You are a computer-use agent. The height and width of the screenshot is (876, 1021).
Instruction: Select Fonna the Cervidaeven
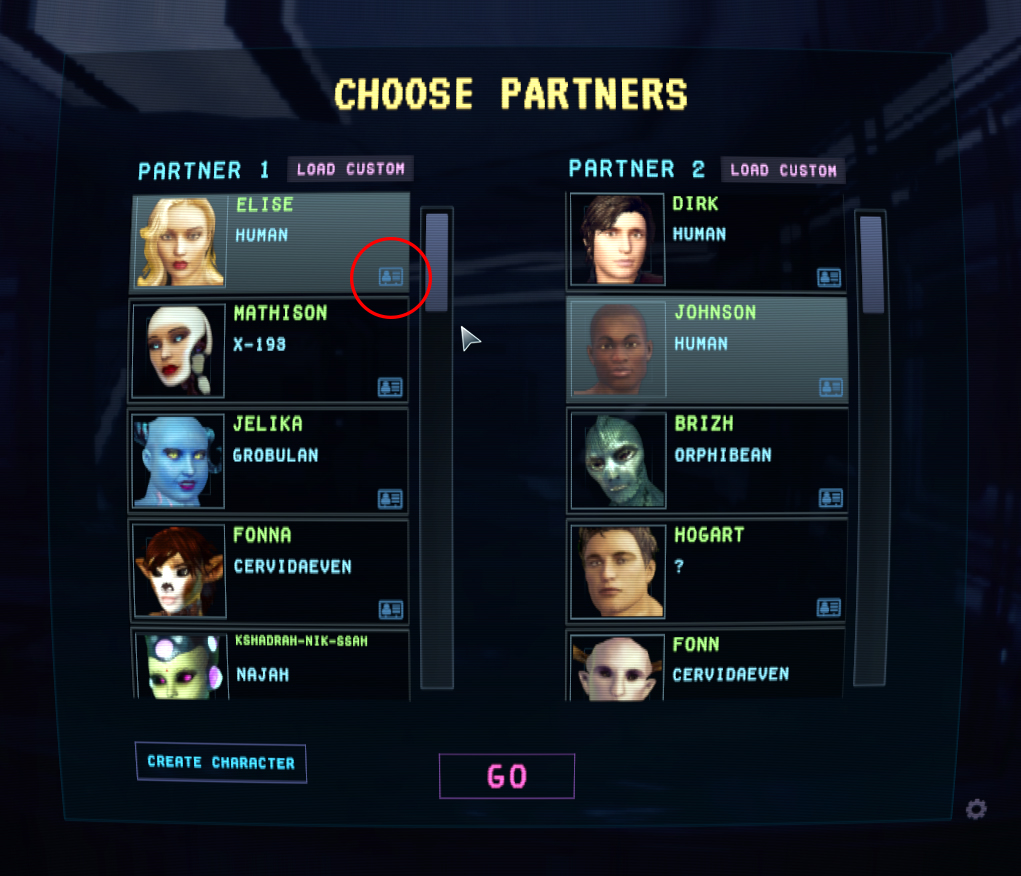point(268,572)
